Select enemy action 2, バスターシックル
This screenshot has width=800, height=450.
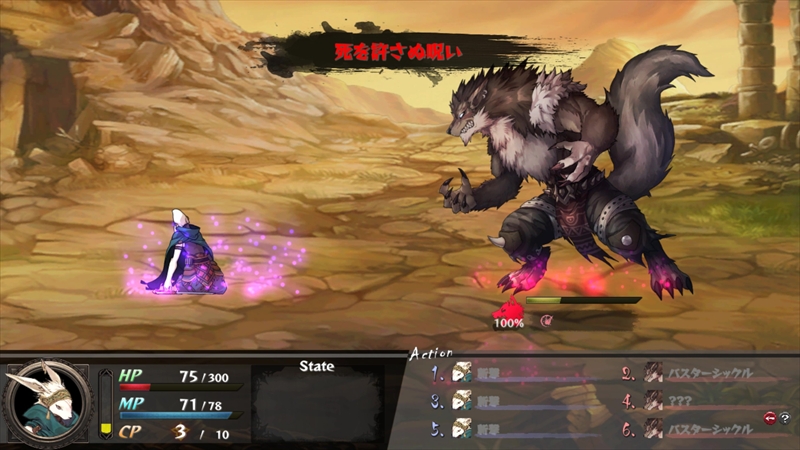coord(708,373)
